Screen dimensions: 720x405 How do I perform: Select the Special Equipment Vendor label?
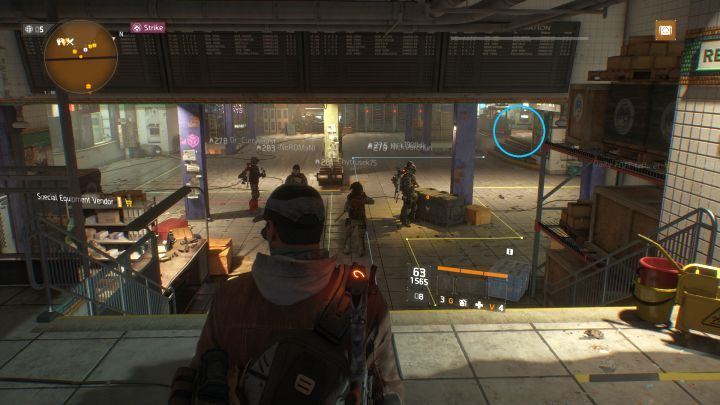[x=77, y=198]
